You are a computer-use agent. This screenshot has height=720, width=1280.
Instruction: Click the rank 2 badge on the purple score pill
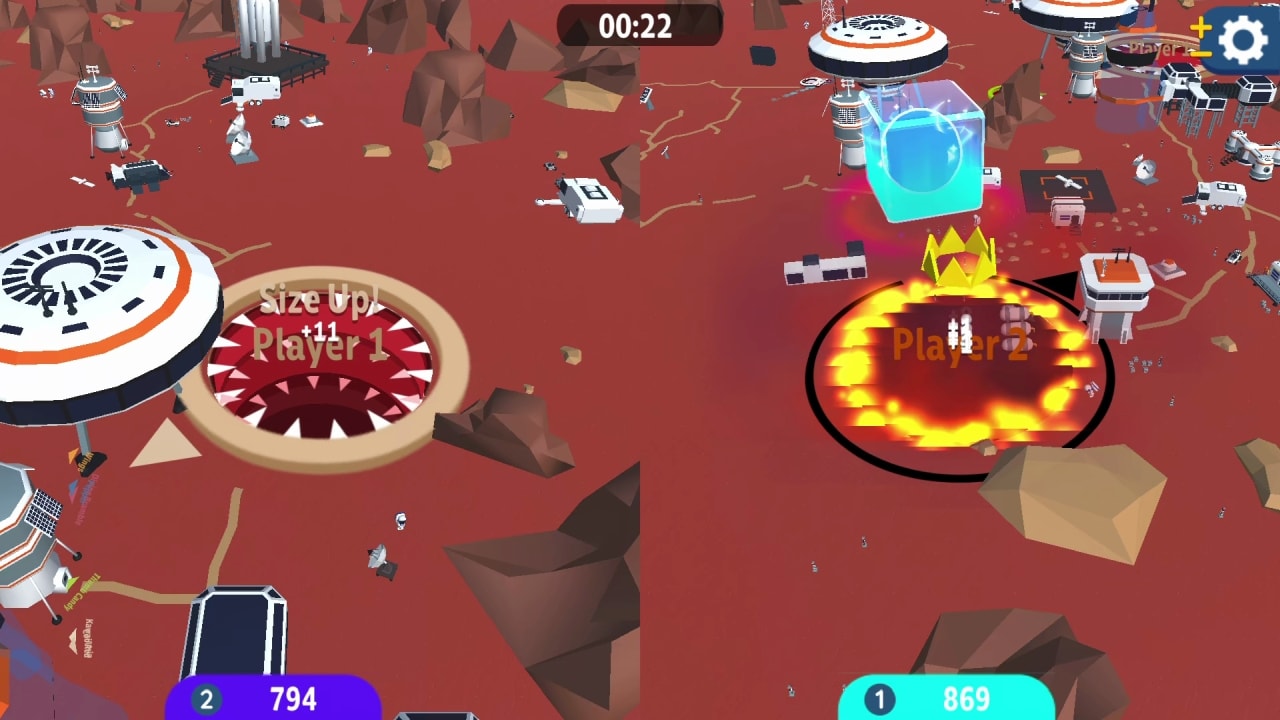(207, 697)
